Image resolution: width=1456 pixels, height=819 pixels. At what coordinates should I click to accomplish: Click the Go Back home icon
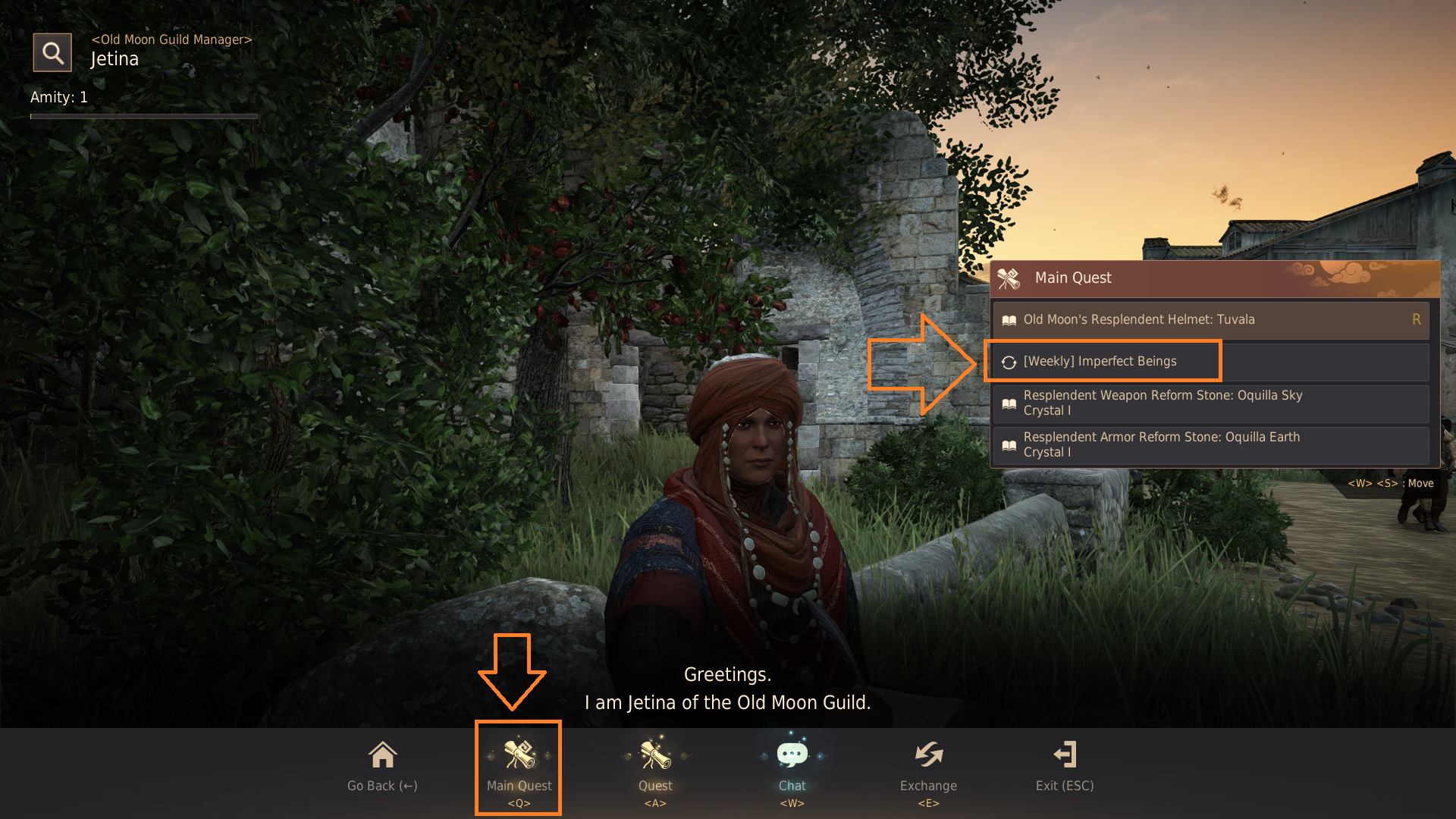tap(381, 755)
